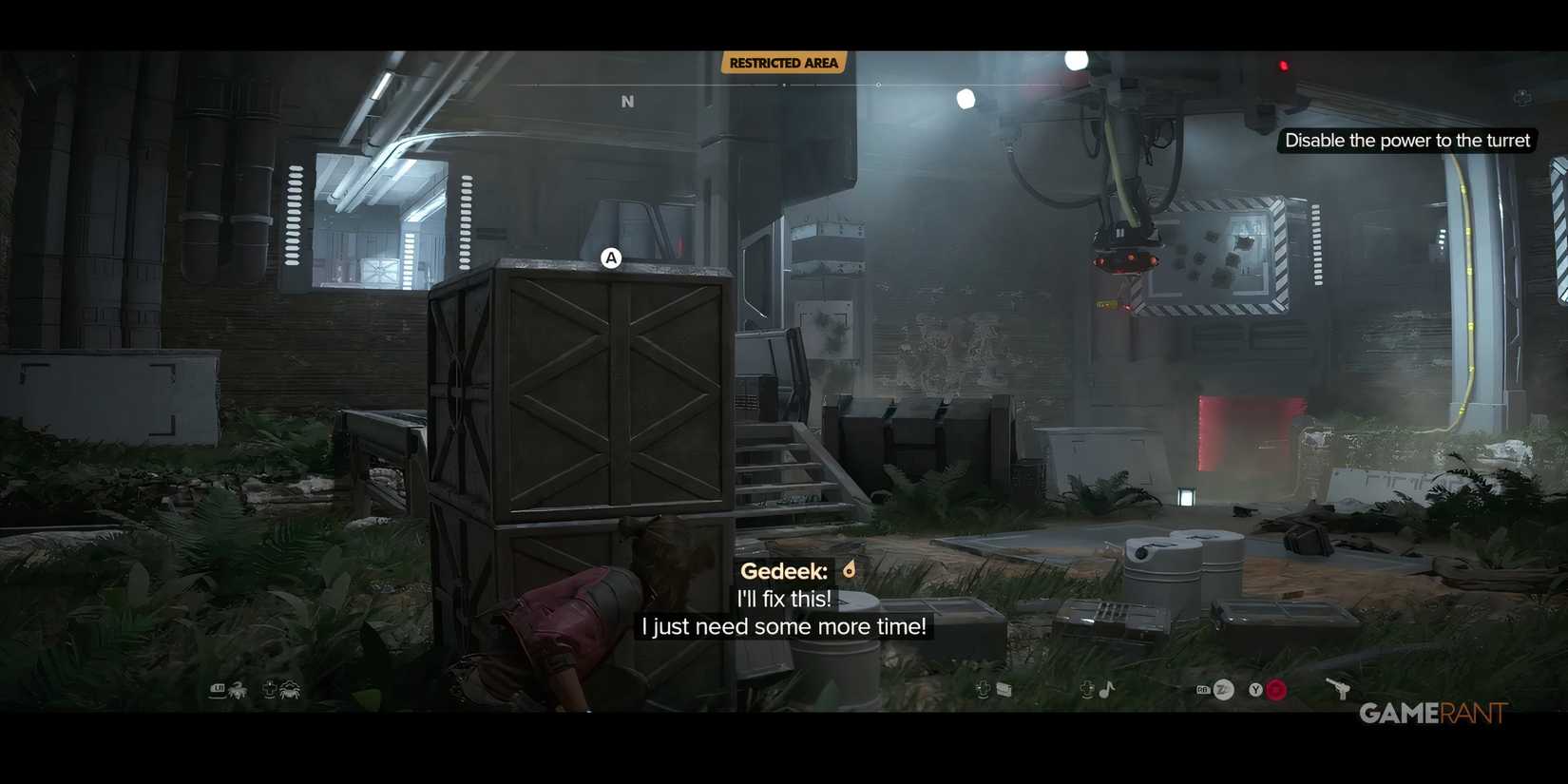Select the blaster pistol icon on the HUD
The width and height of the screenshot is (1568, 784).
point(1341,689)
